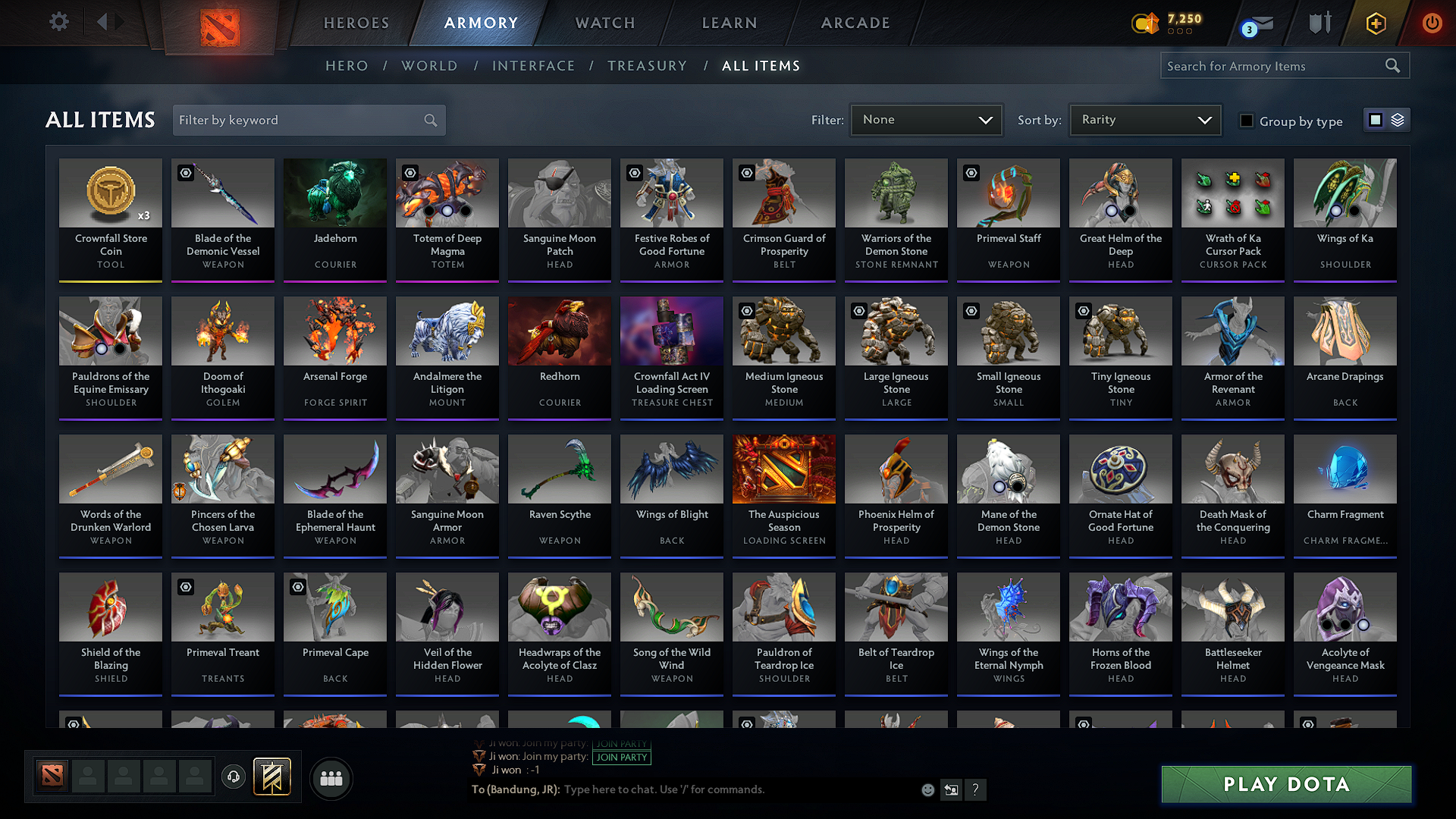This screenshot has height=819, width=1456.
Task: Open voice chat headset icon
Action: click(x=234, y=777)
